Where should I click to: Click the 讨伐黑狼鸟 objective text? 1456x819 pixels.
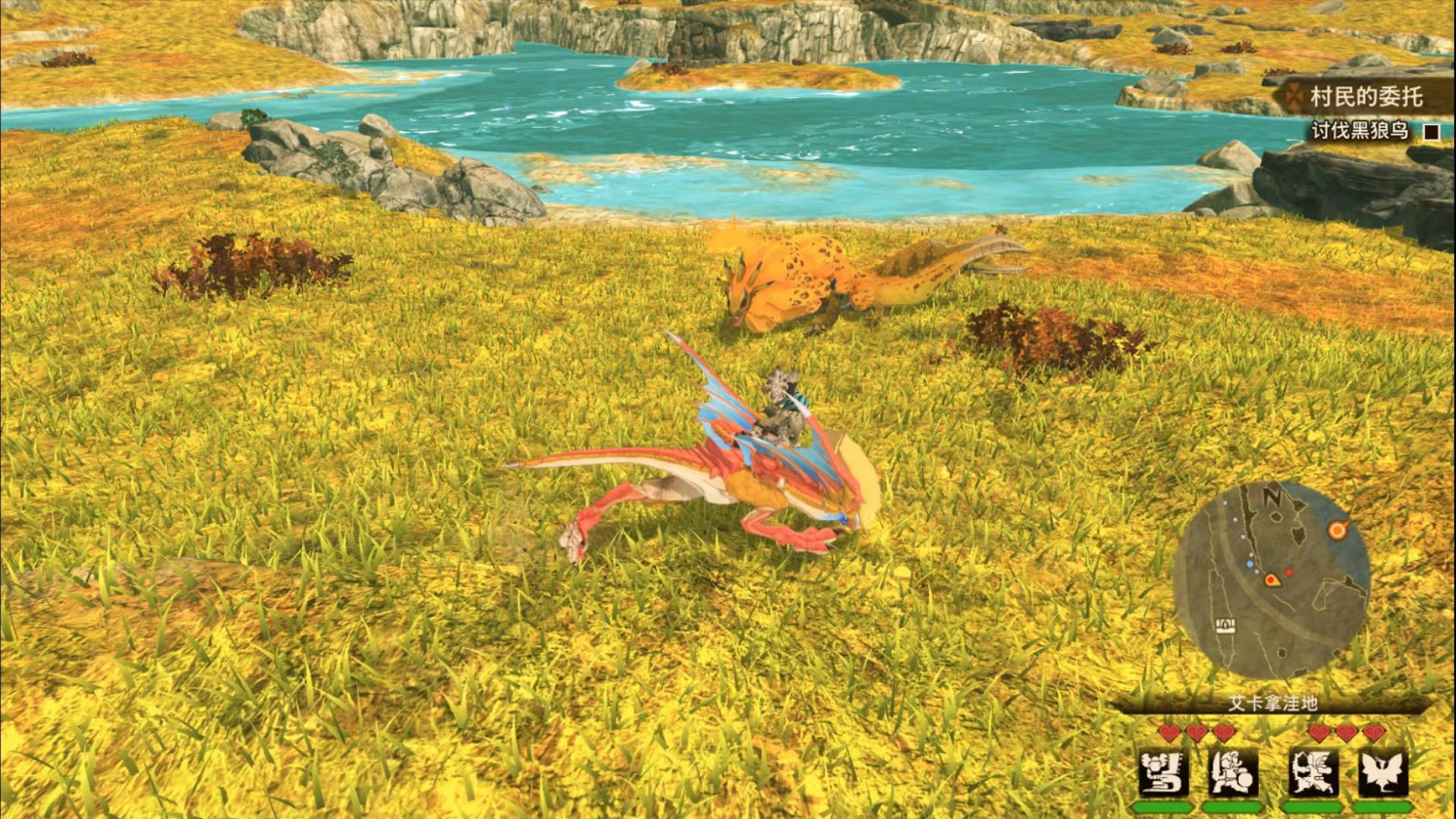(x=1361, y=130)
